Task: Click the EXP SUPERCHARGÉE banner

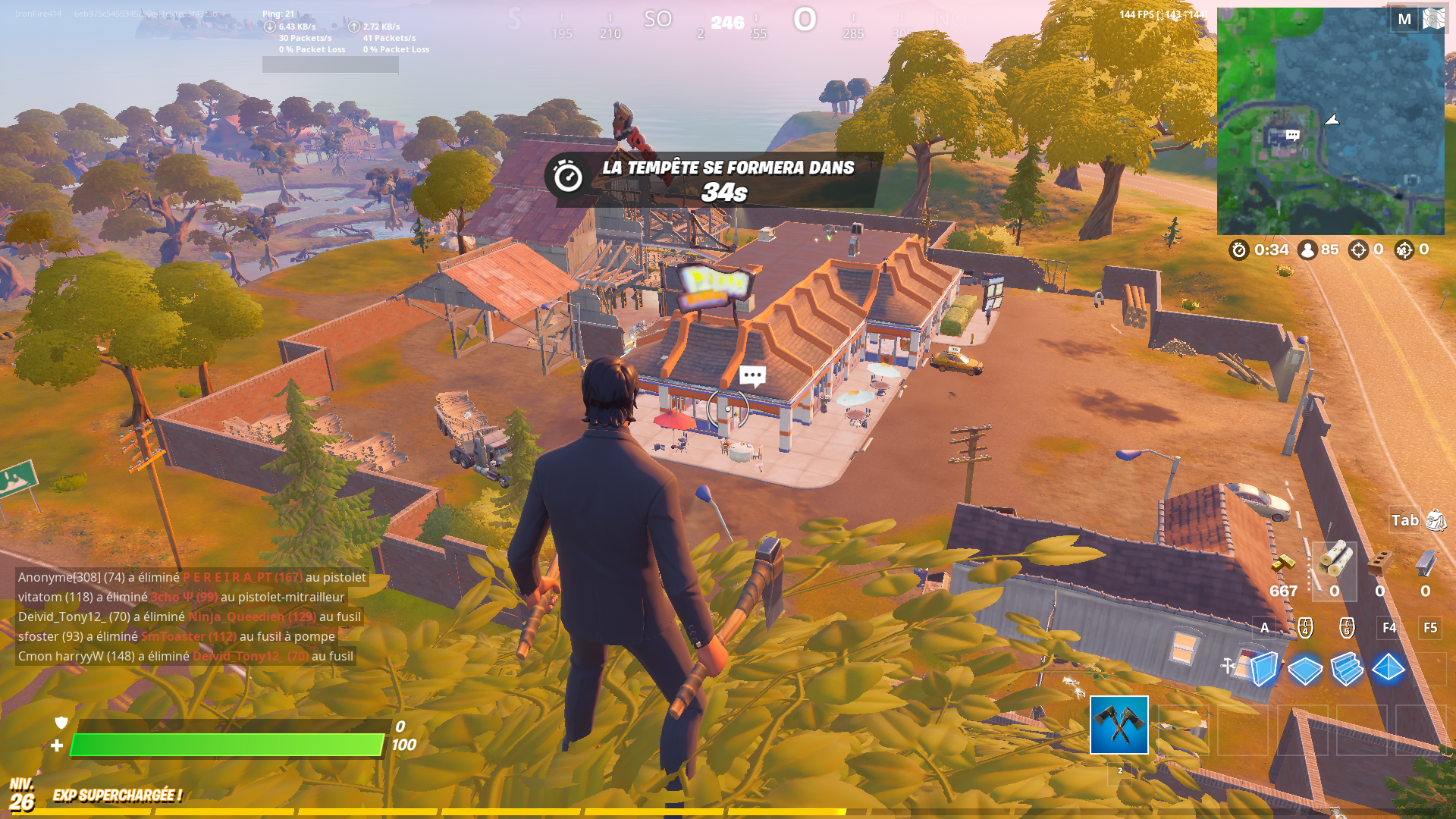Action: pos(117,796)
